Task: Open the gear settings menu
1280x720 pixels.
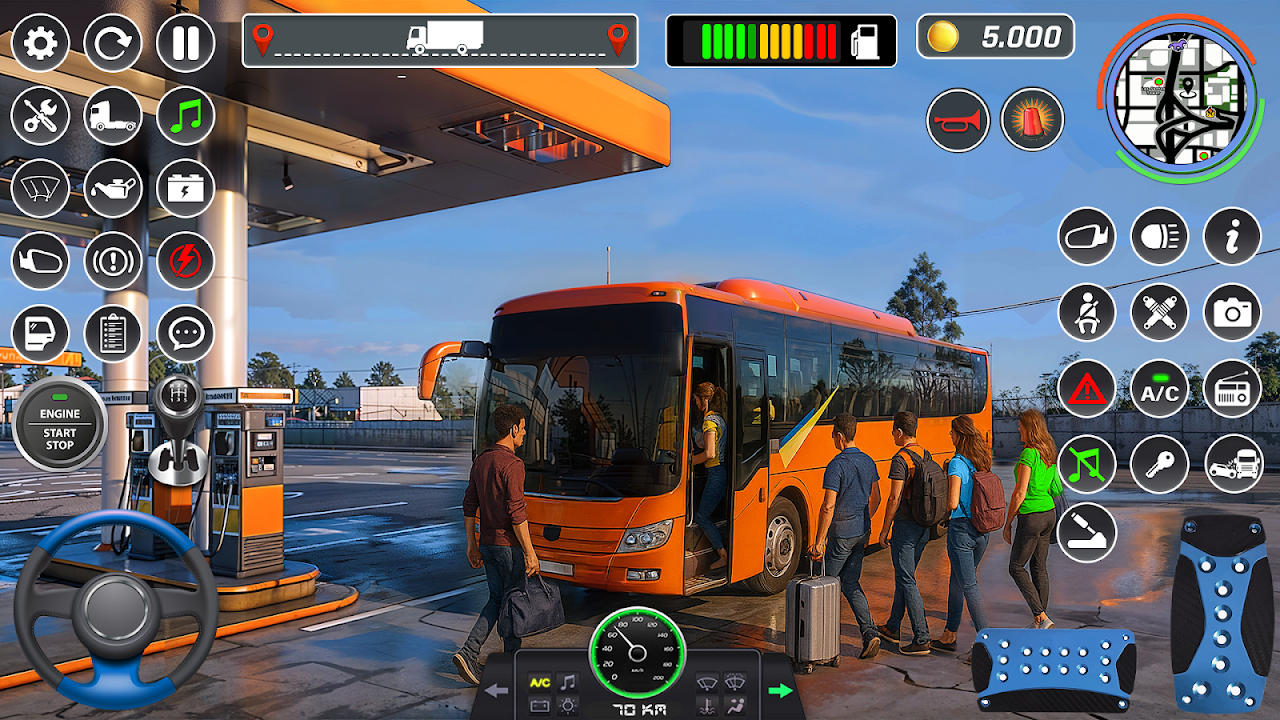Action: [x=40, y=43]
